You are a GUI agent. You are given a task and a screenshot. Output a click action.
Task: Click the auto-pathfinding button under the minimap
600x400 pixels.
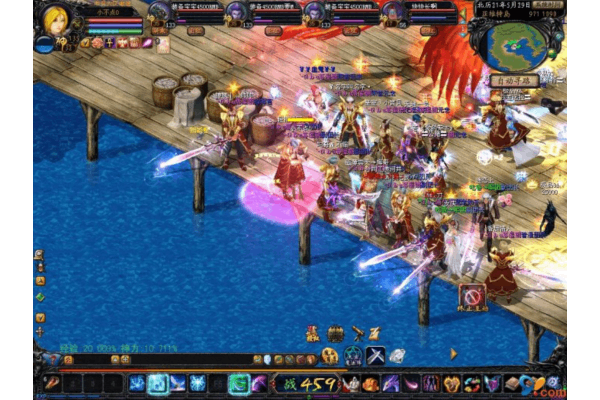click(x=513, y=80)
